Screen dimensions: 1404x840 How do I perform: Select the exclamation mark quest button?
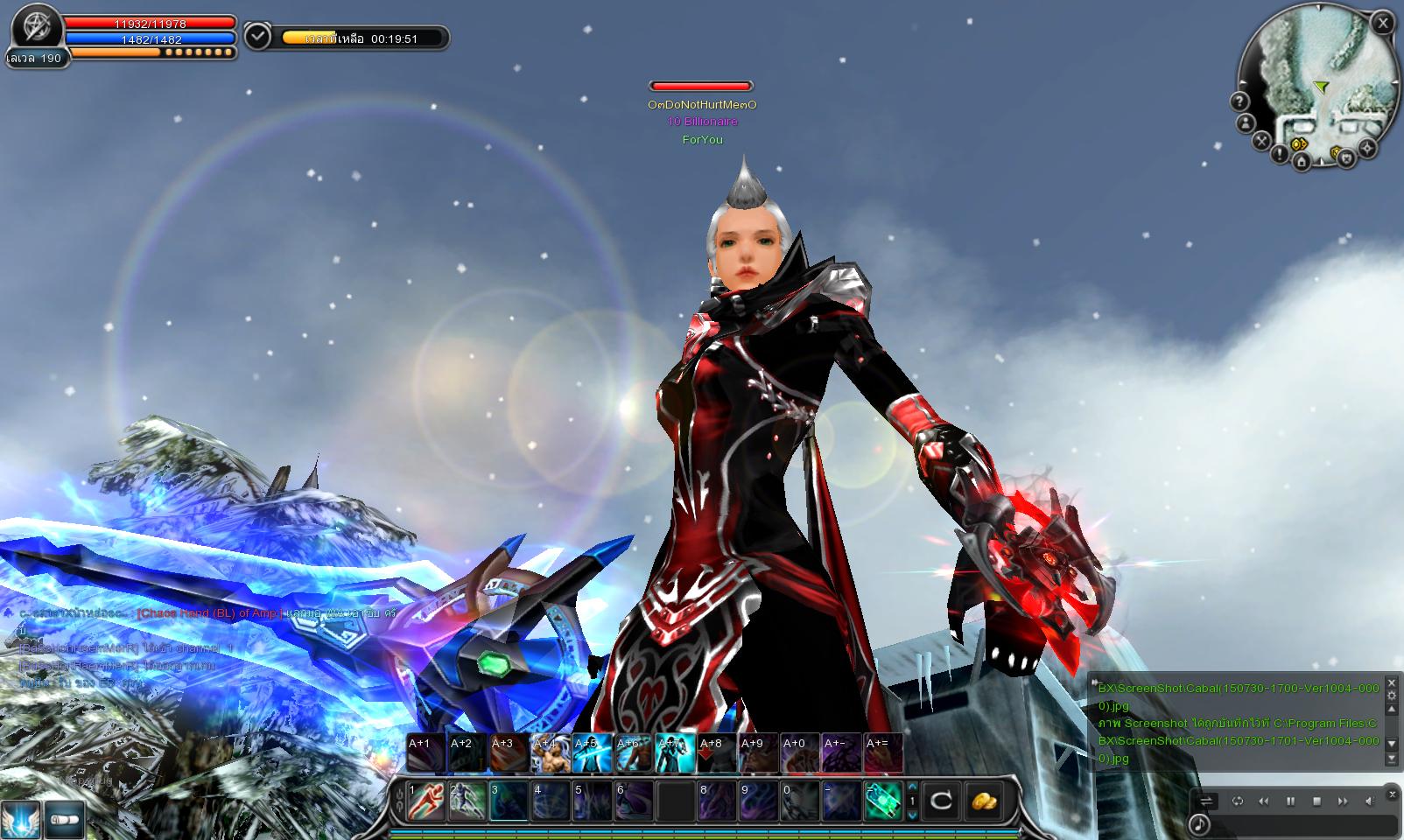1280,155
